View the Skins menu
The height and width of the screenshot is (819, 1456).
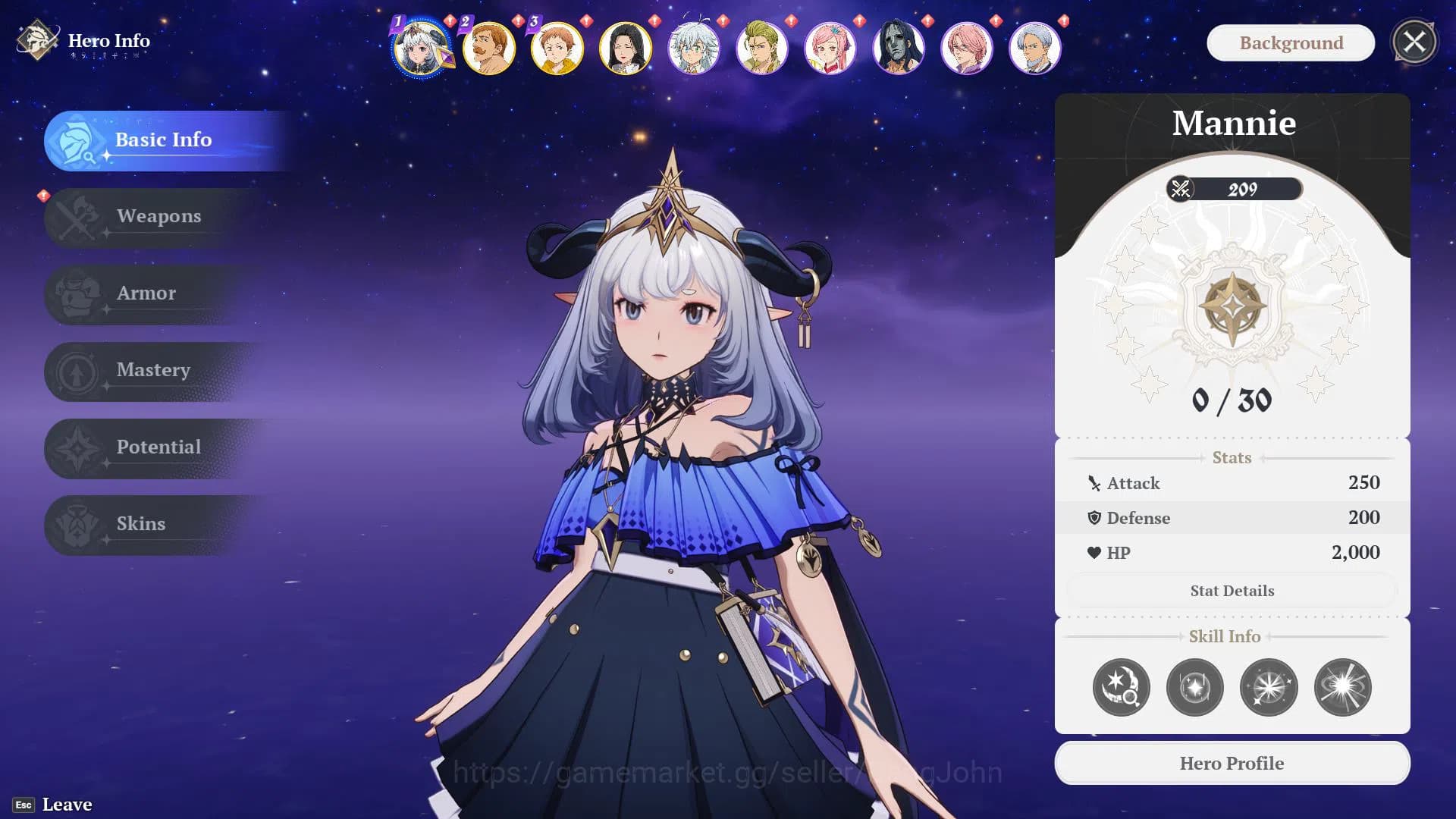point(141,524)
